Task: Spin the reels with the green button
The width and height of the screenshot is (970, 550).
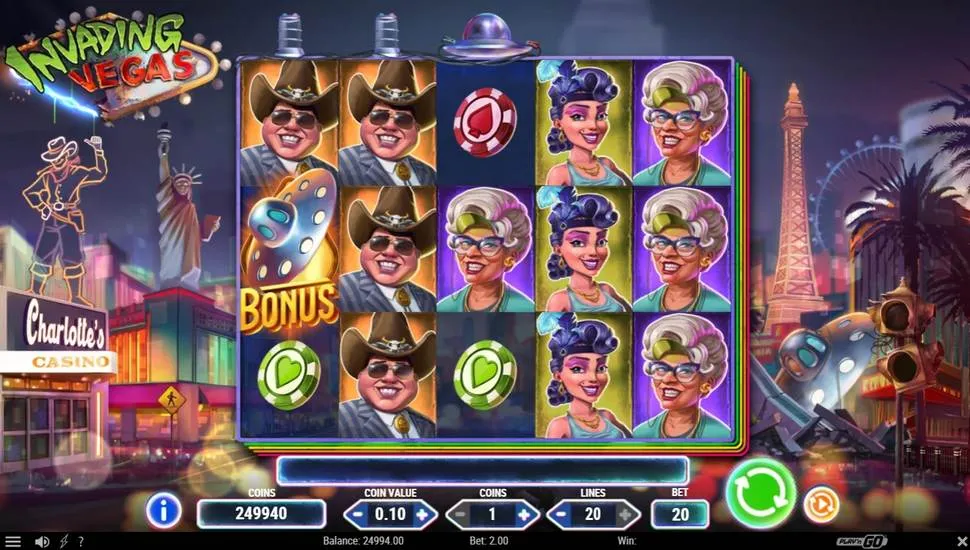Action: pyautogui.click(x=760, y=492)
